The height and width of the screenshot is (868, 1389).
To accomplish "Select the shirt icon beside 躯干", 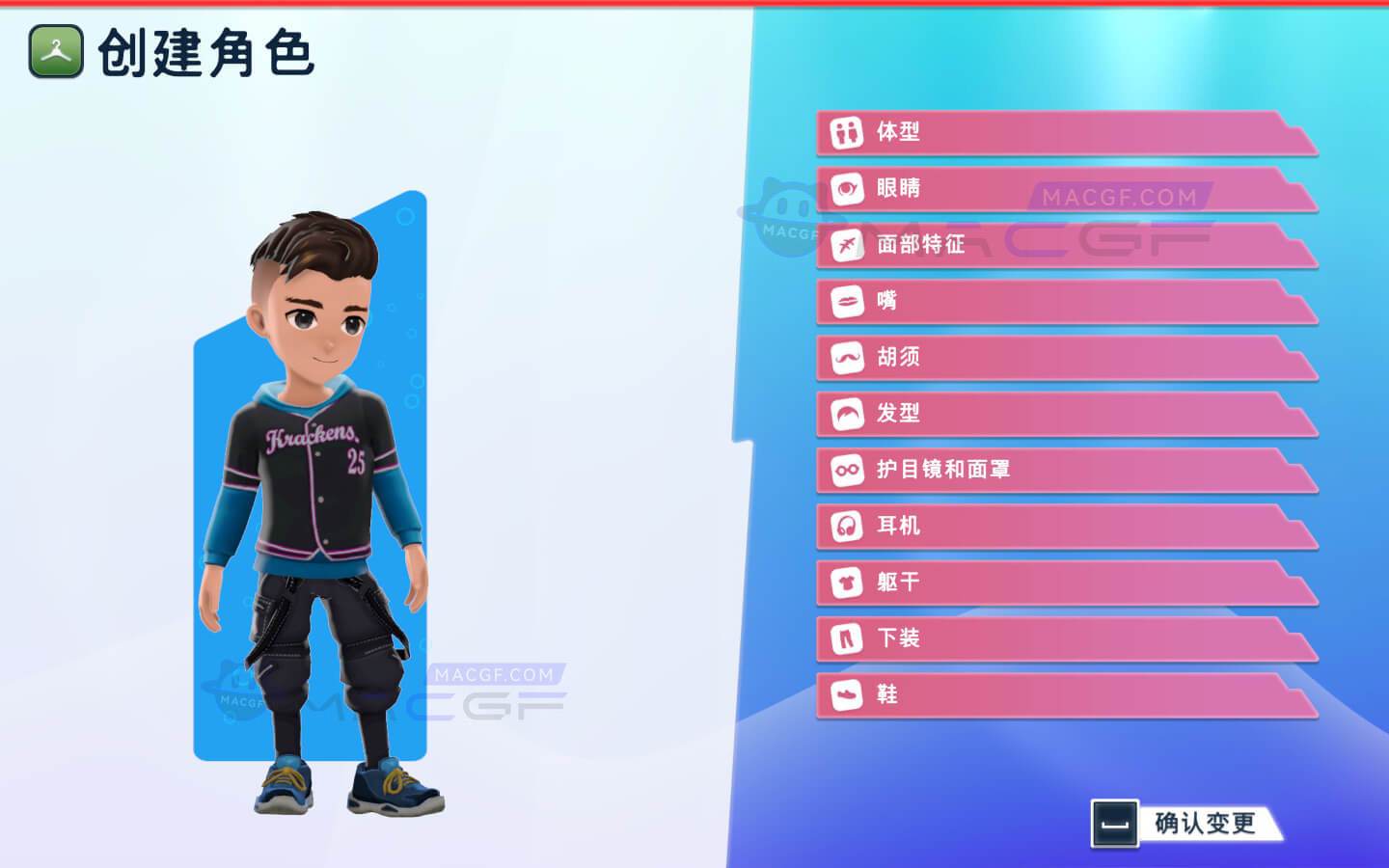I will click(847, 583).
